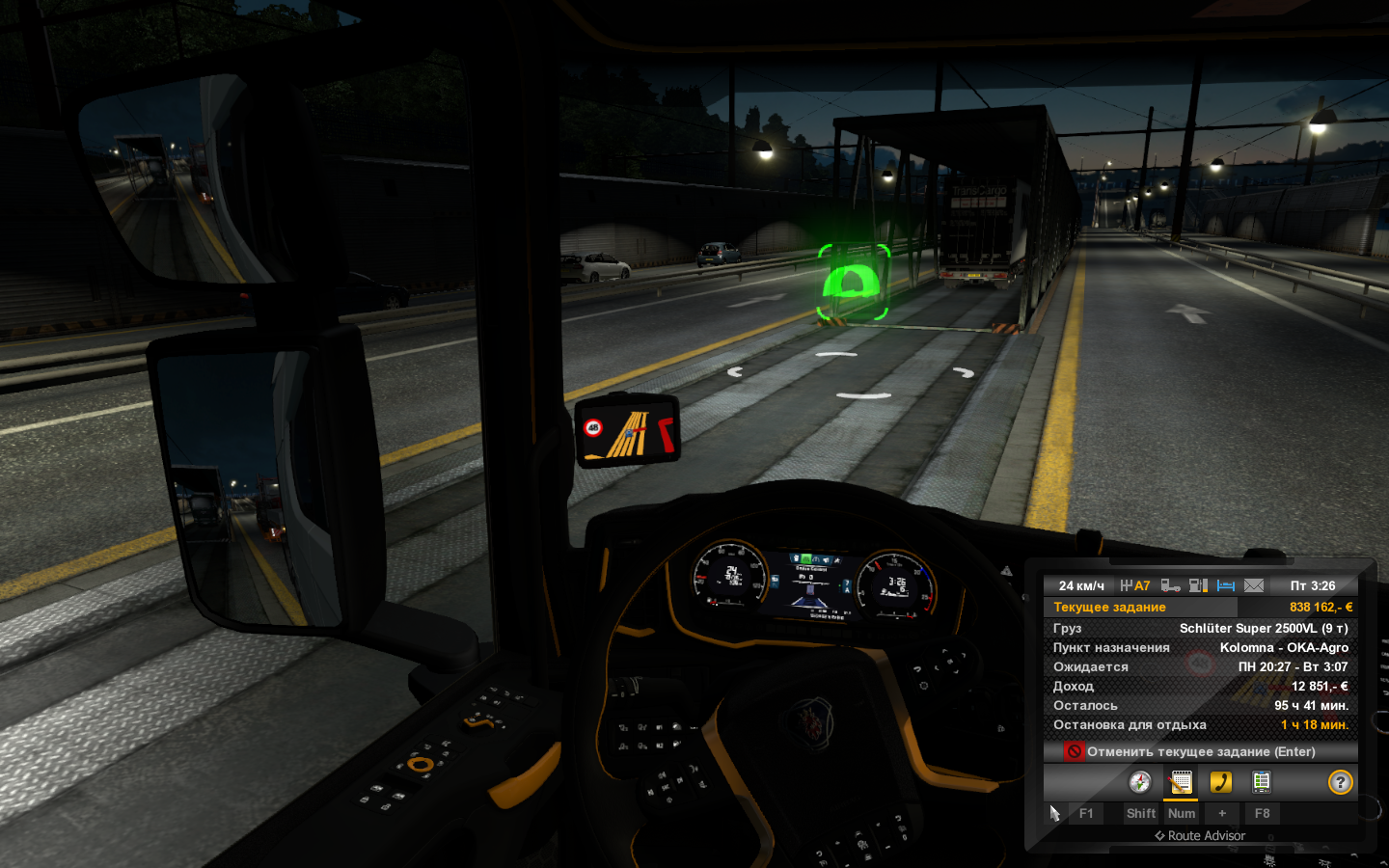Click the truck damage status icon

point(1171,585)
